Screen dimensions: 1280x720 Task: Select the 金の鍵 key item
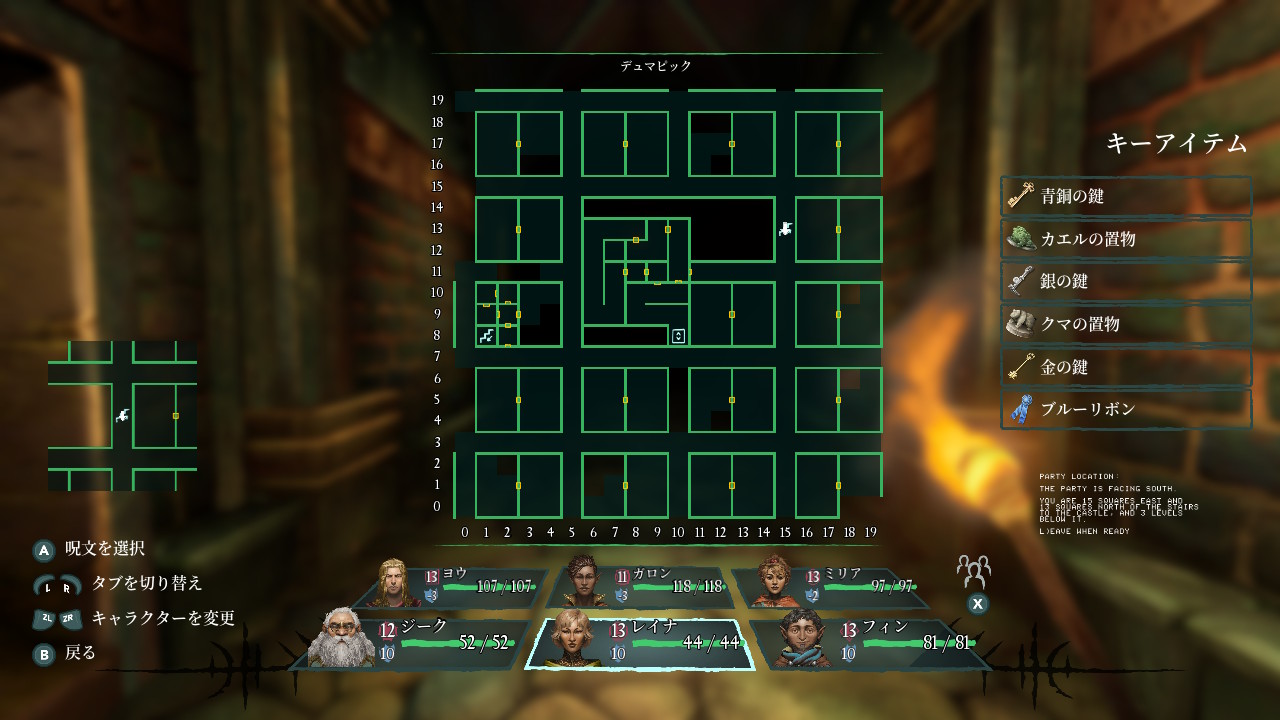click(x=1126, y=367)
